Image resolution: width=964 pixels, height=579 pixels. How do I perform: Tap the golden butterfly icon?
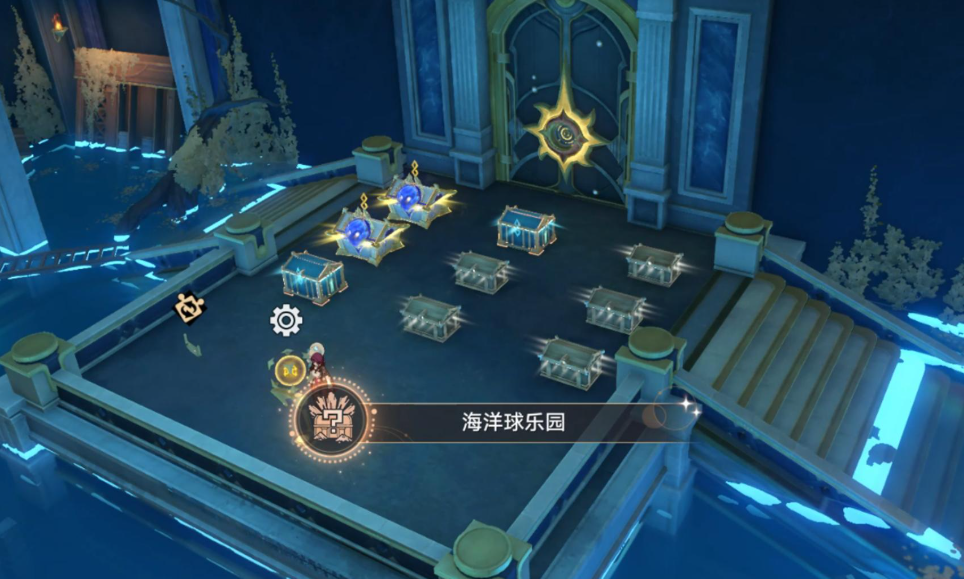click(x=289, y=370)
